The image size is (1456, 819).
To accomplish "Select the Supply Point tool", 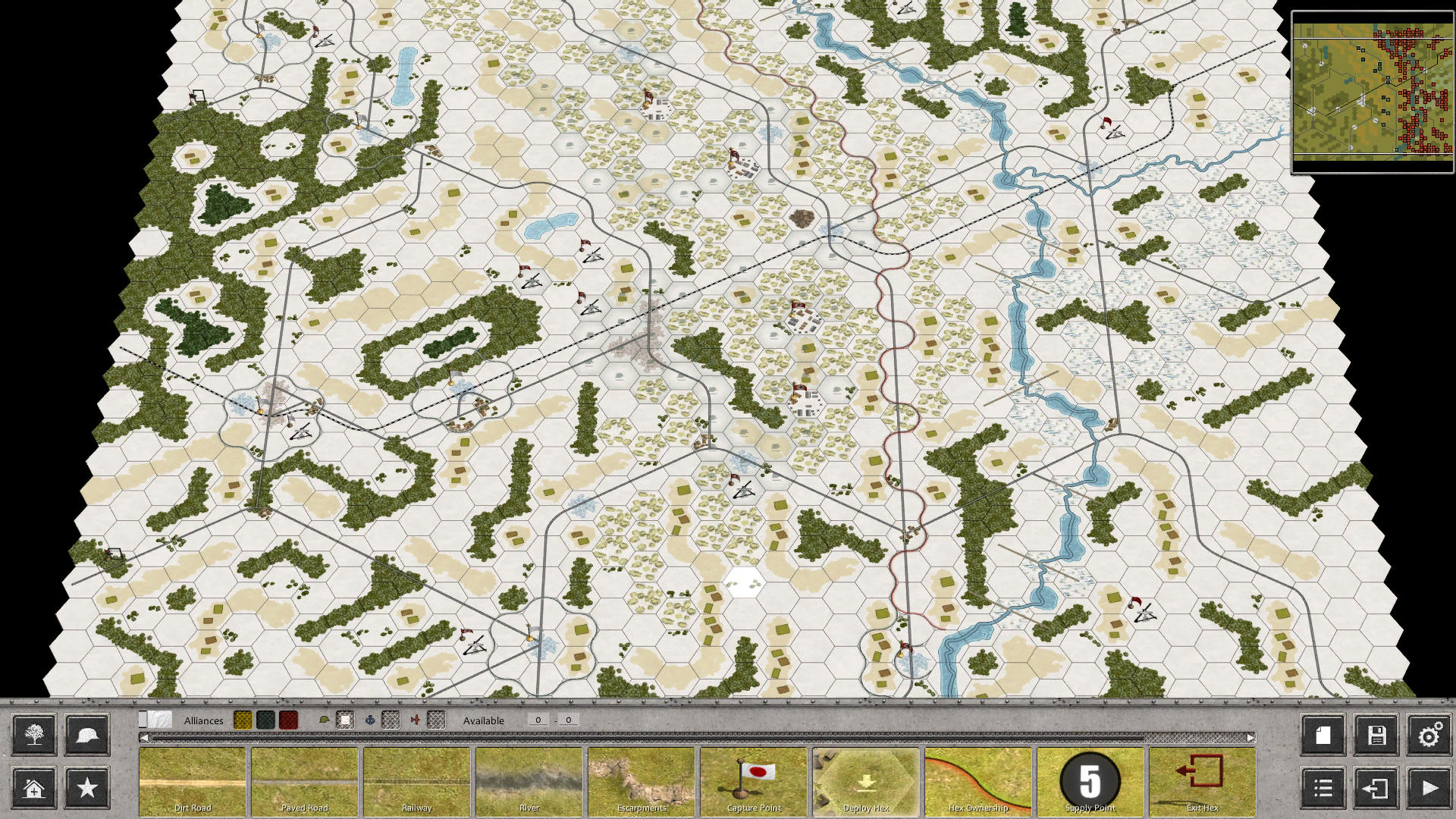I will [x=1090, y=781].
